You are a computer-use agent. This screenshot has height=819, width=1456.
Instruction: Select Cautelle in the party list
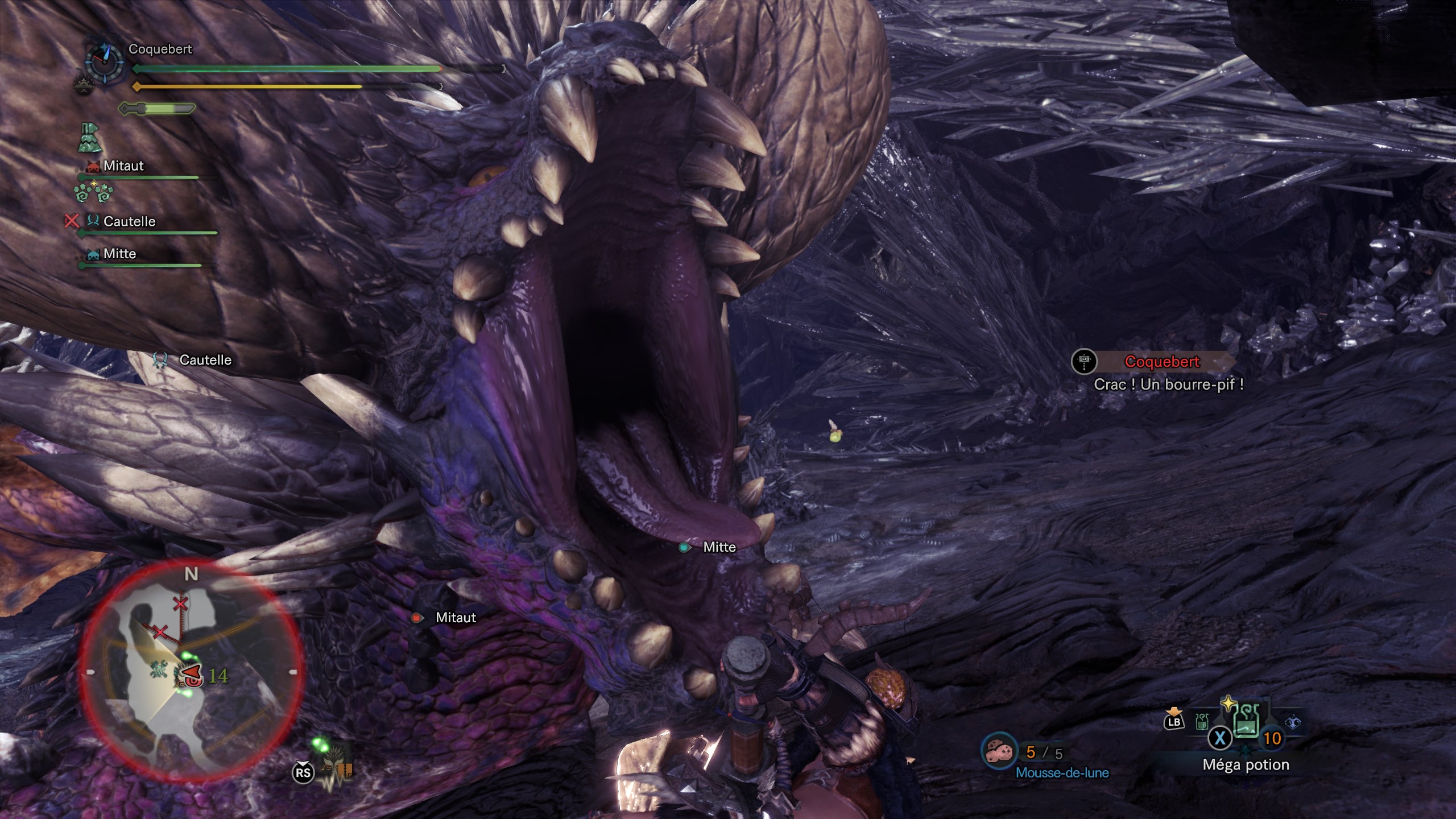[x=129, y=221]
